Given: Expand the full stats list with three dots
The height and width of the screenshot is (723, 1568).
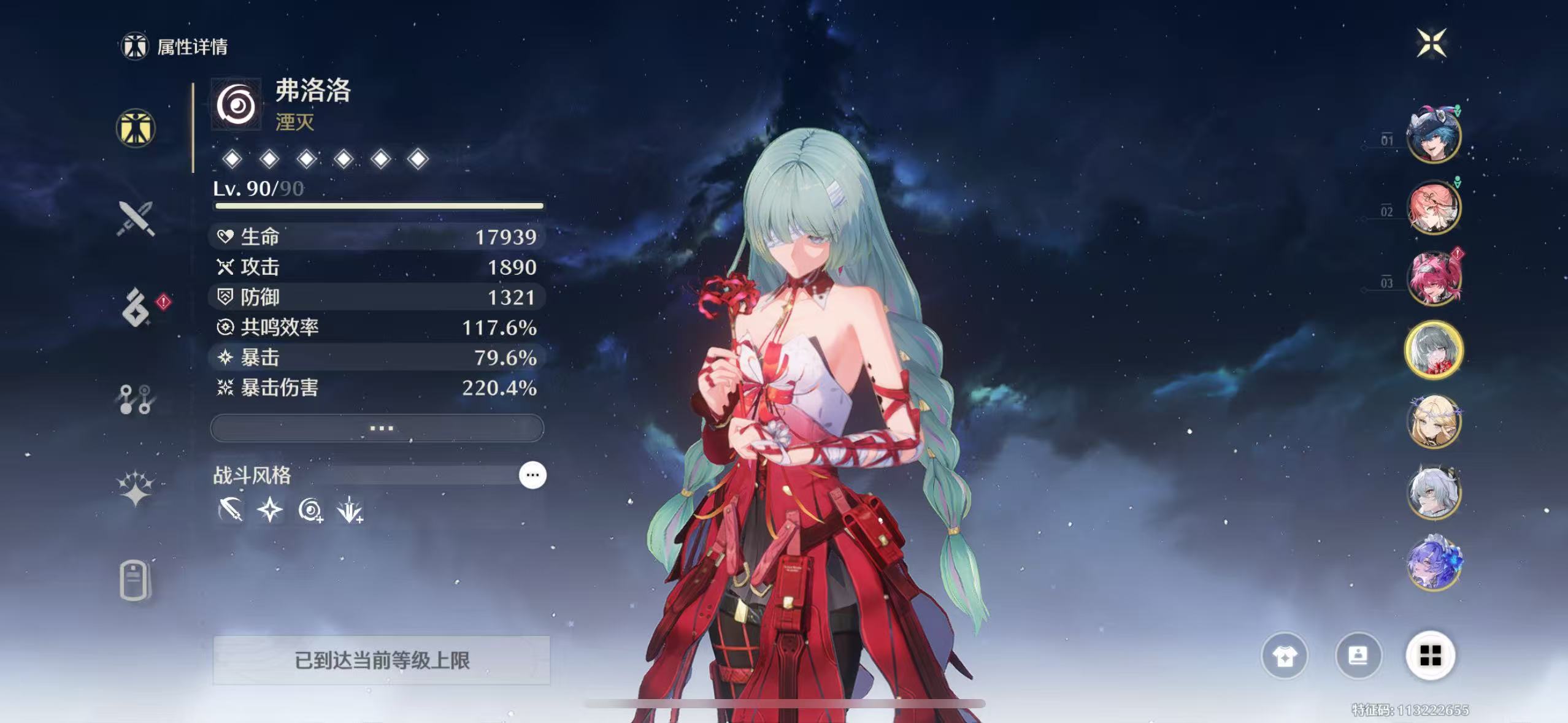Looking at the screenshot, I should point(377,427).
